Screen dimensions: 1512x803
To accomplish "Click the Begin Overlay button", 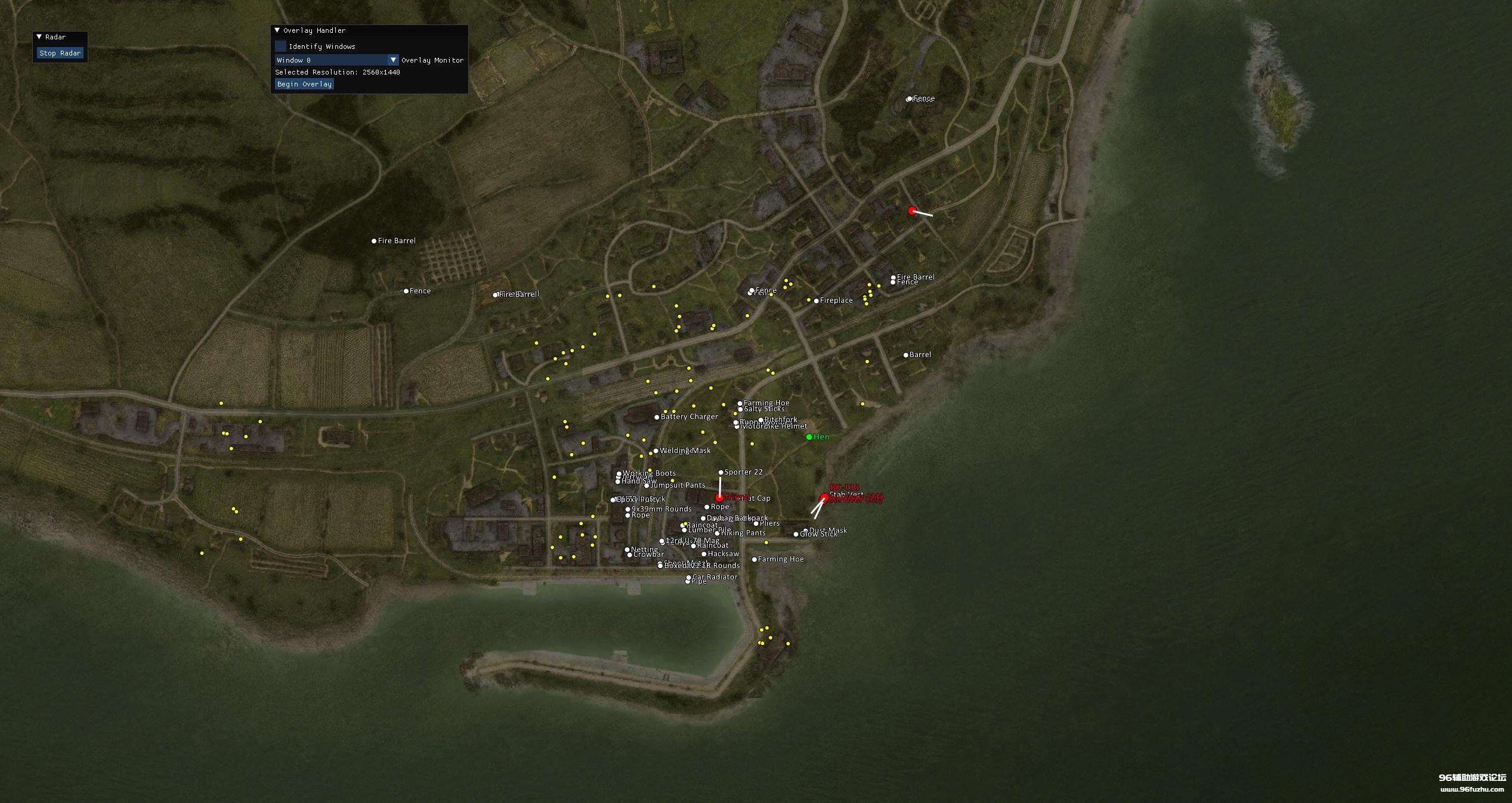I will tap(304, 84).
